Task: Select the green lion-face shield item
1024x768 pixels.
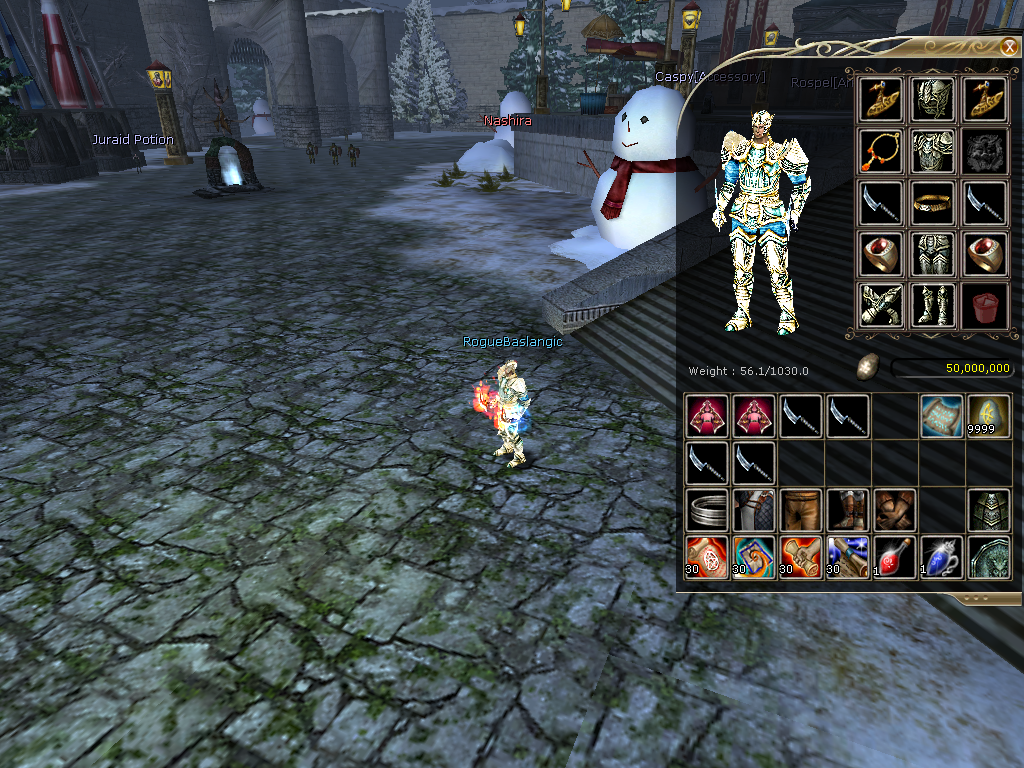Action: (x=988, y=557)
